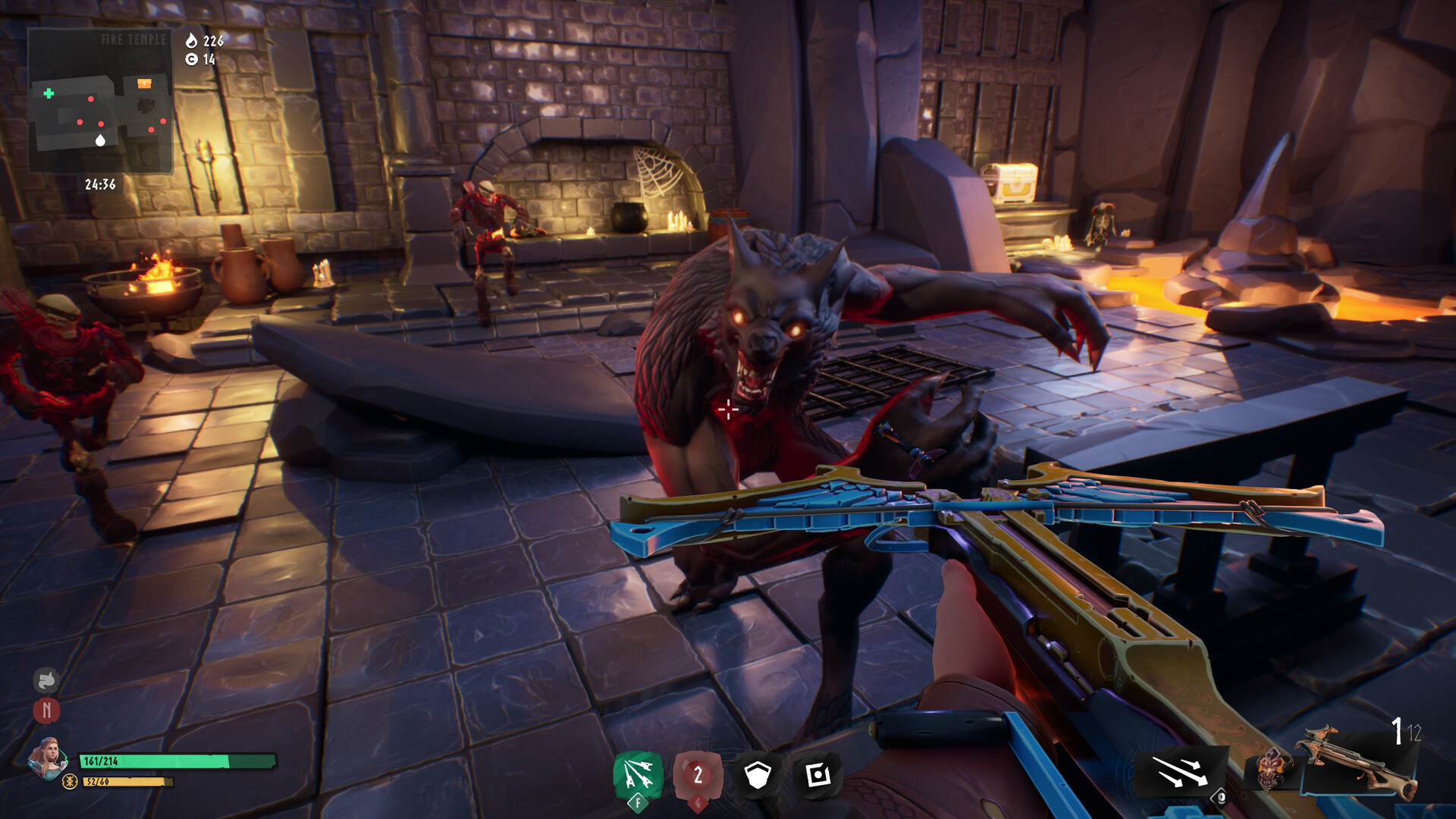Trigger the shield defense ability

(756, 776)
